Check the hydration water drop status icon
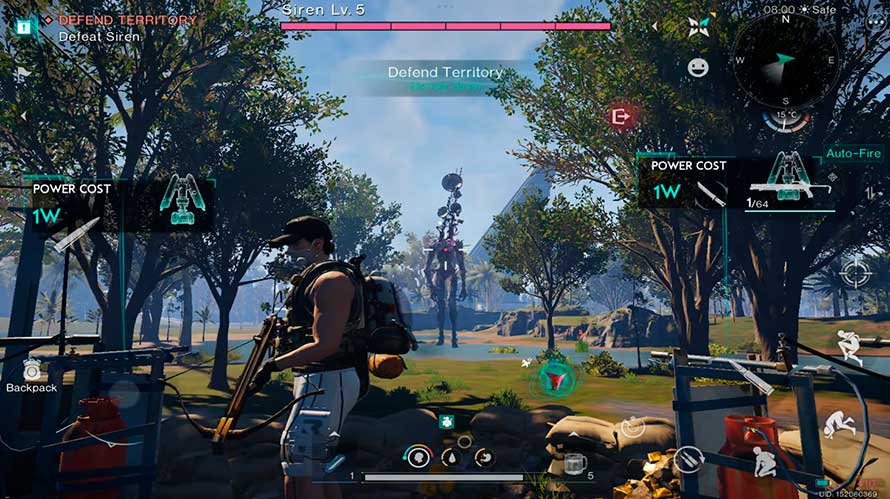Viewport: 890px width, 499px height. tap(450, 458)
